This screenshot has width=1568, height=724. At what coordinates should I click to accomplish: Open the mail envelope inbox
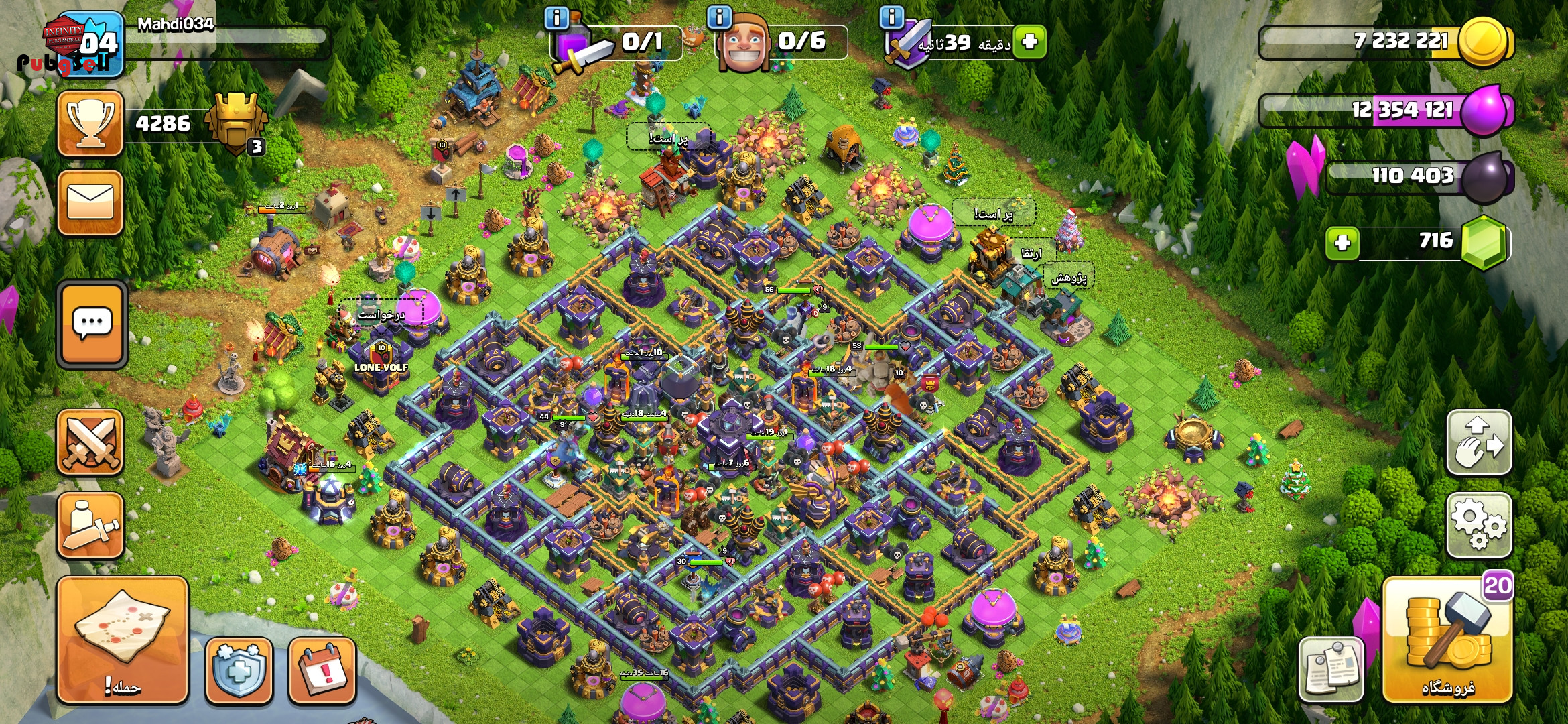90,202
